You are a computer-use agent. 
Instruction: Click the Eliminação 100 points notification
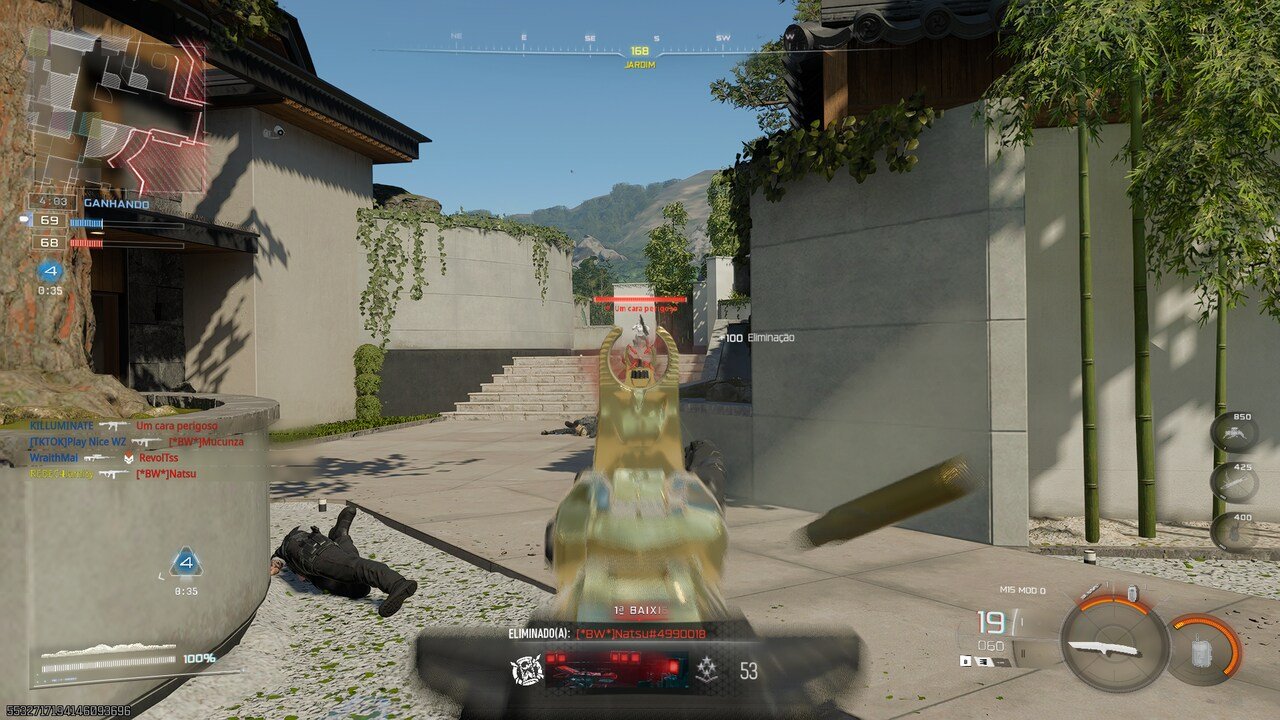pyautogui.click(x=757, y=340)
